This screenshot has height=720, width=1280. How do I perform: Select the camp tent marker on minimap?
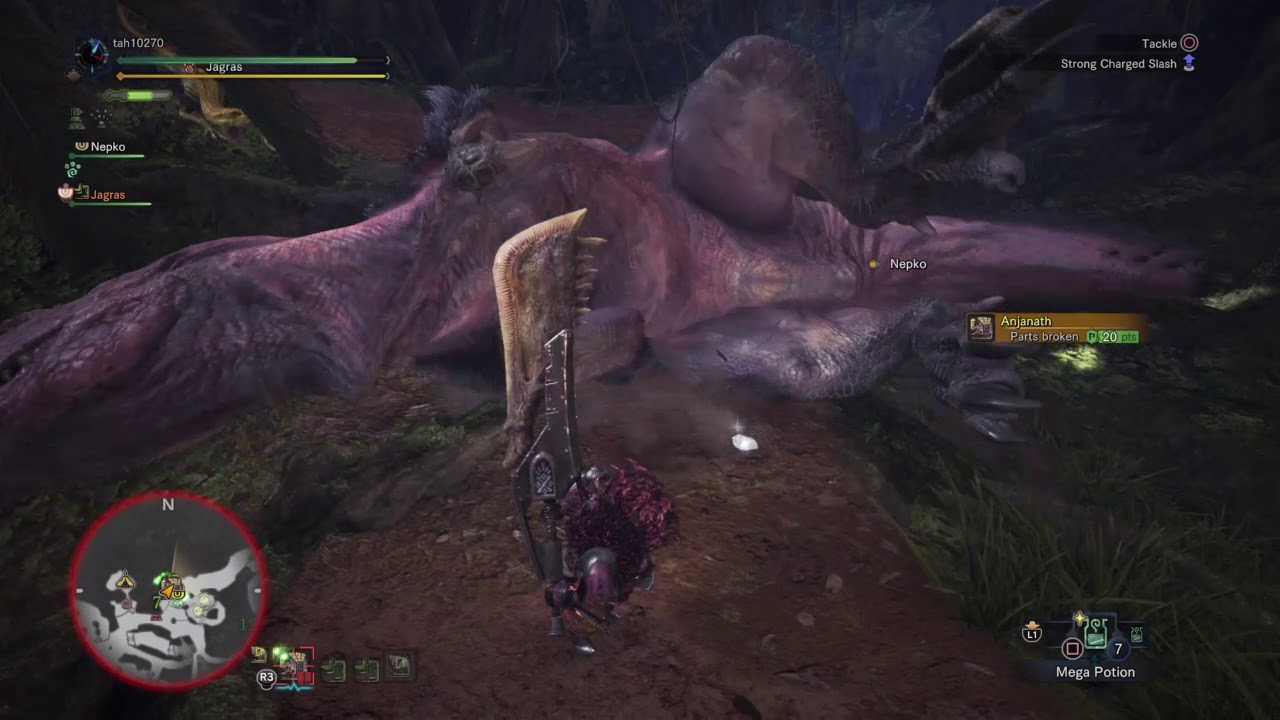(126, 580)
